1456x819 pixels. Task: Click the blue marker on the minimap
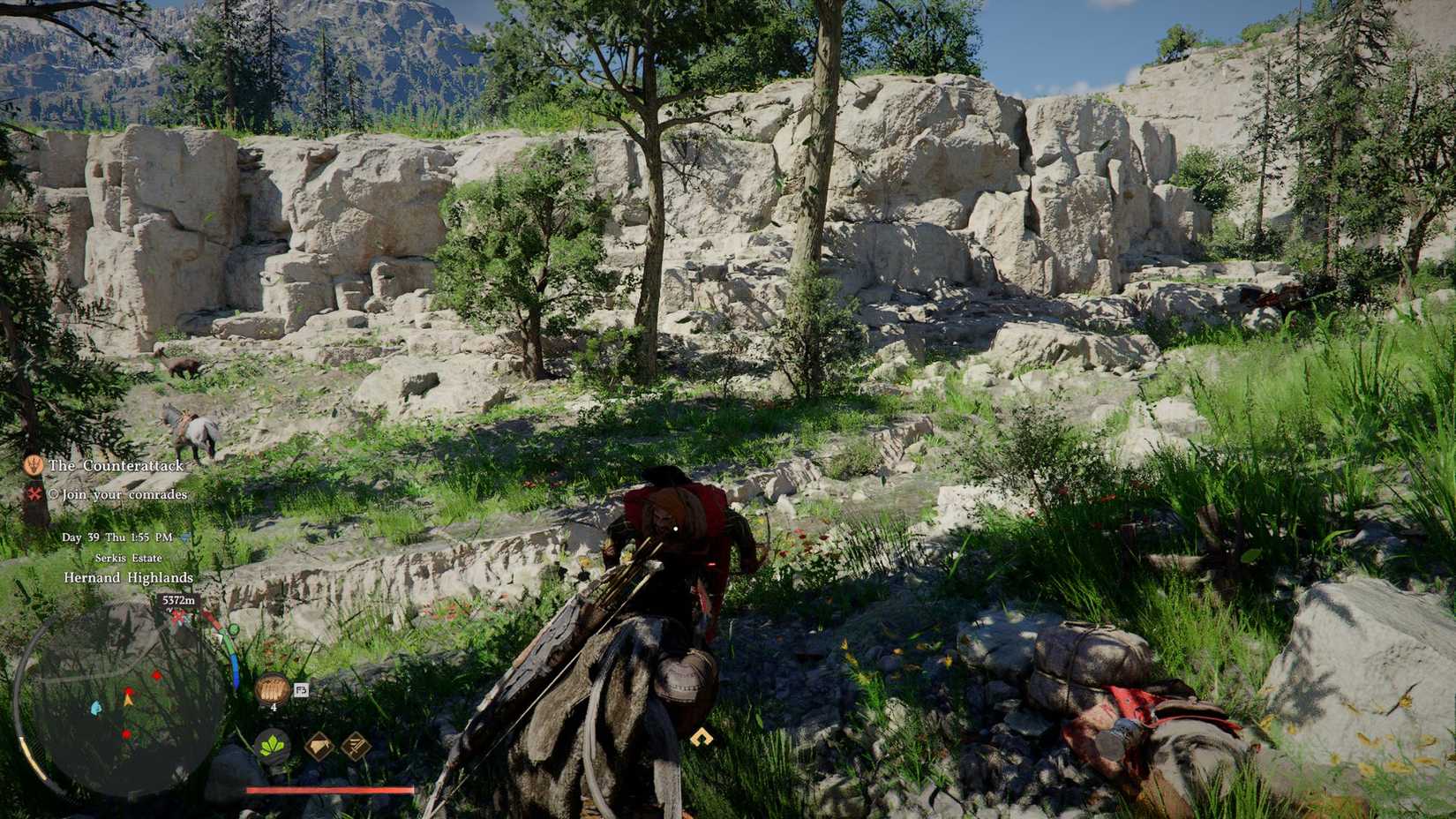point(94,708)
